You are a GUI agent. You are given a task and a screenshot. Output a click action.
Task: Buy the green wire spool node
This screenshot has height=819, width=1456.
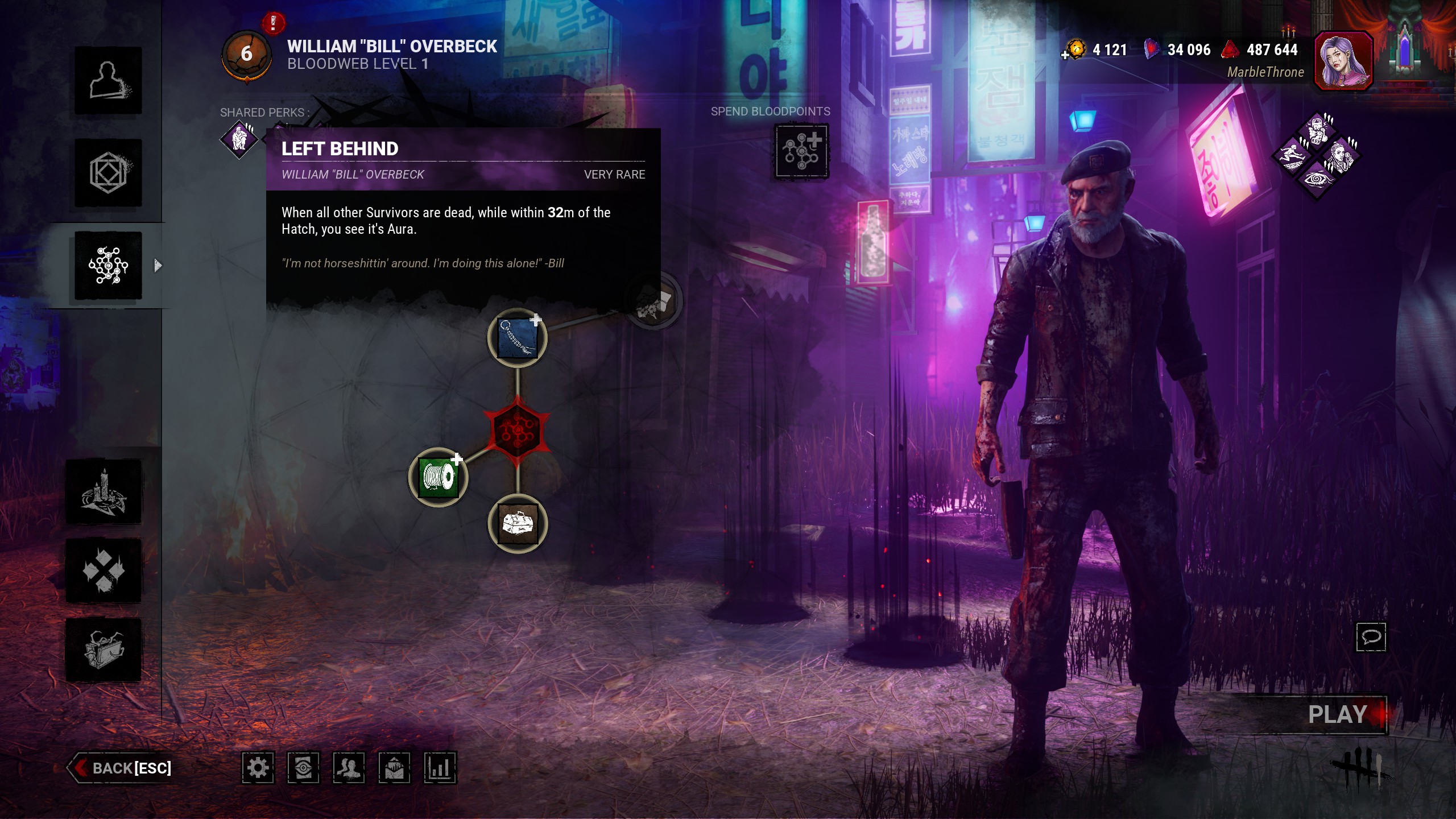[x=438, y=477]
